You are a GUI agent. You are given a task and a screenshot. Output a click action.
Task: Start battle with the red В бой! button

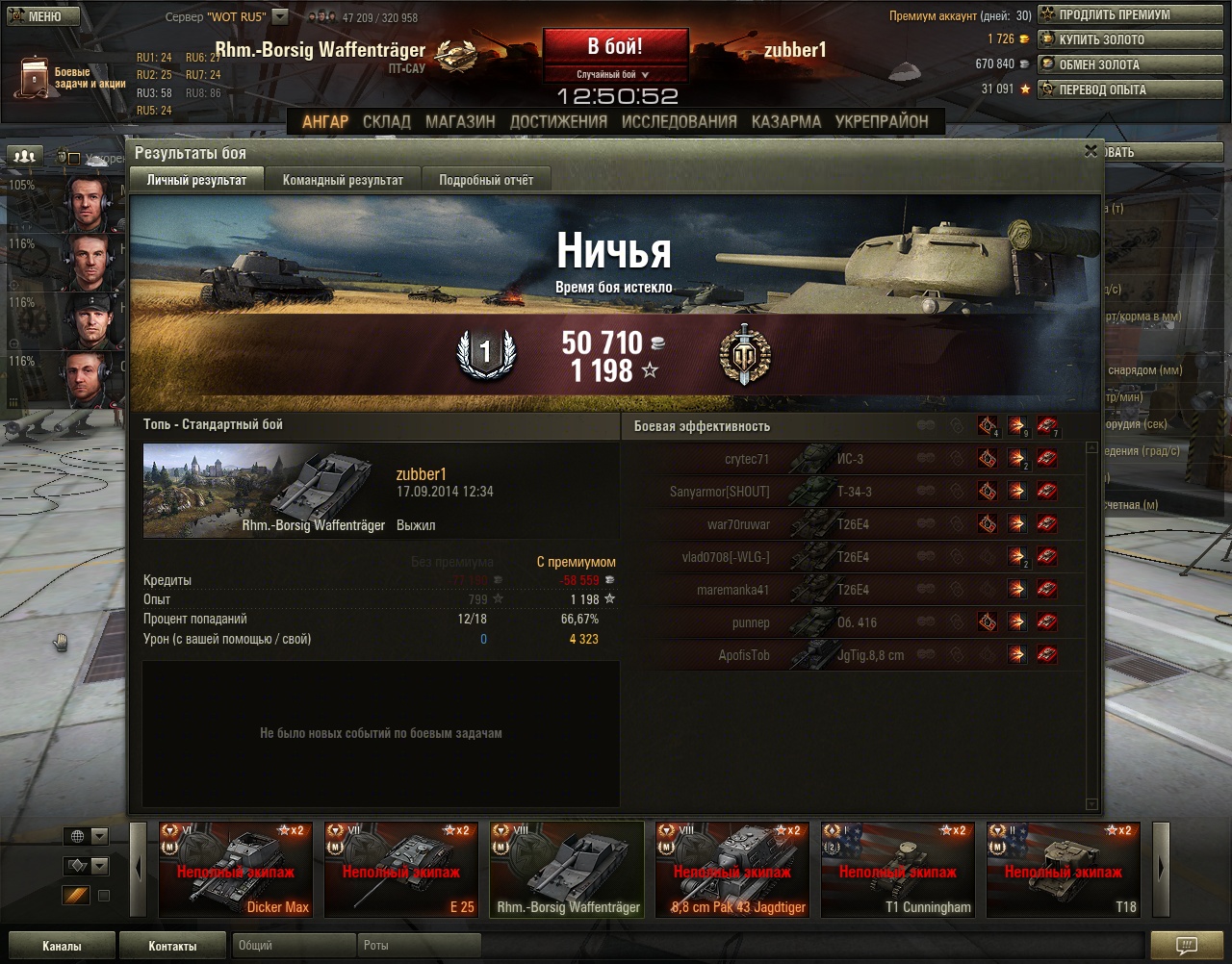[x=615, y=46]
